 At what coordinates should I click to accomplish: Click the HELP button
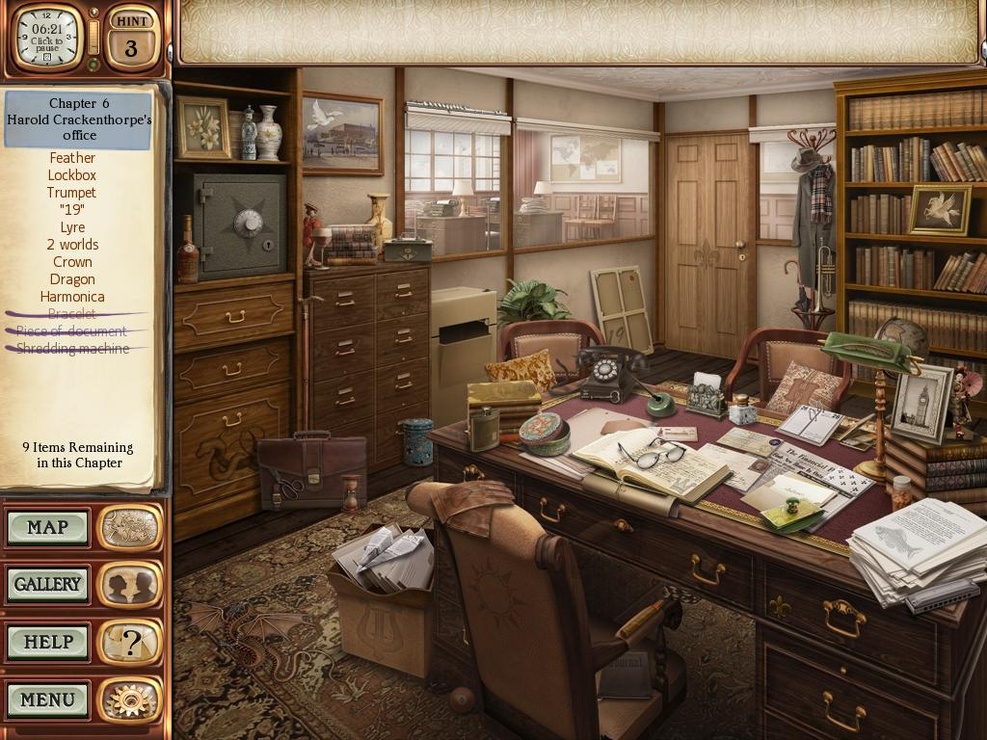coord(48,642)
